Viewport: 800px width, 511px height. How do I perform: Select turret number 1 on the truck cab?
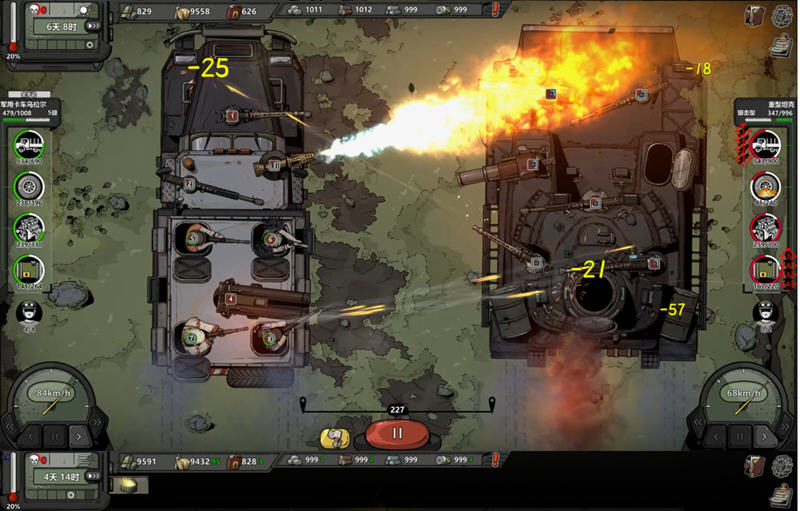pos(232,116)
